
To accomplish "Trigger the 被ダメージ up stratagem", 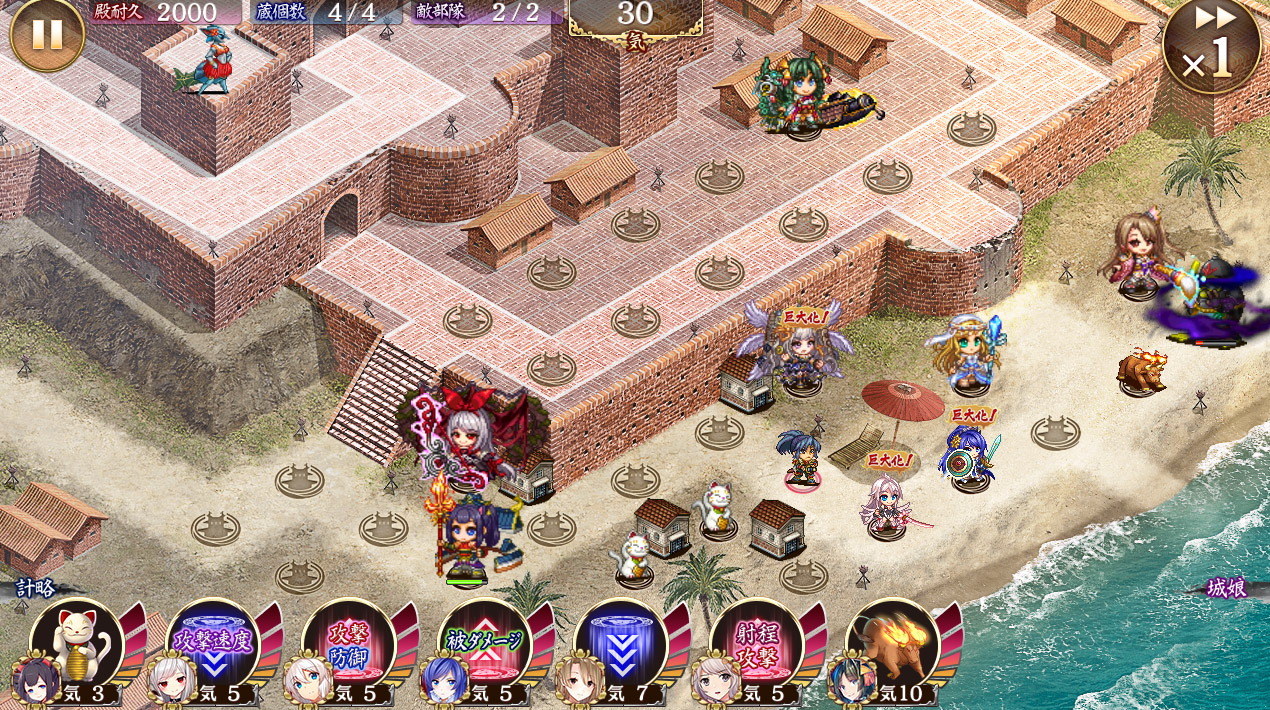I will (x=485, y=645).
